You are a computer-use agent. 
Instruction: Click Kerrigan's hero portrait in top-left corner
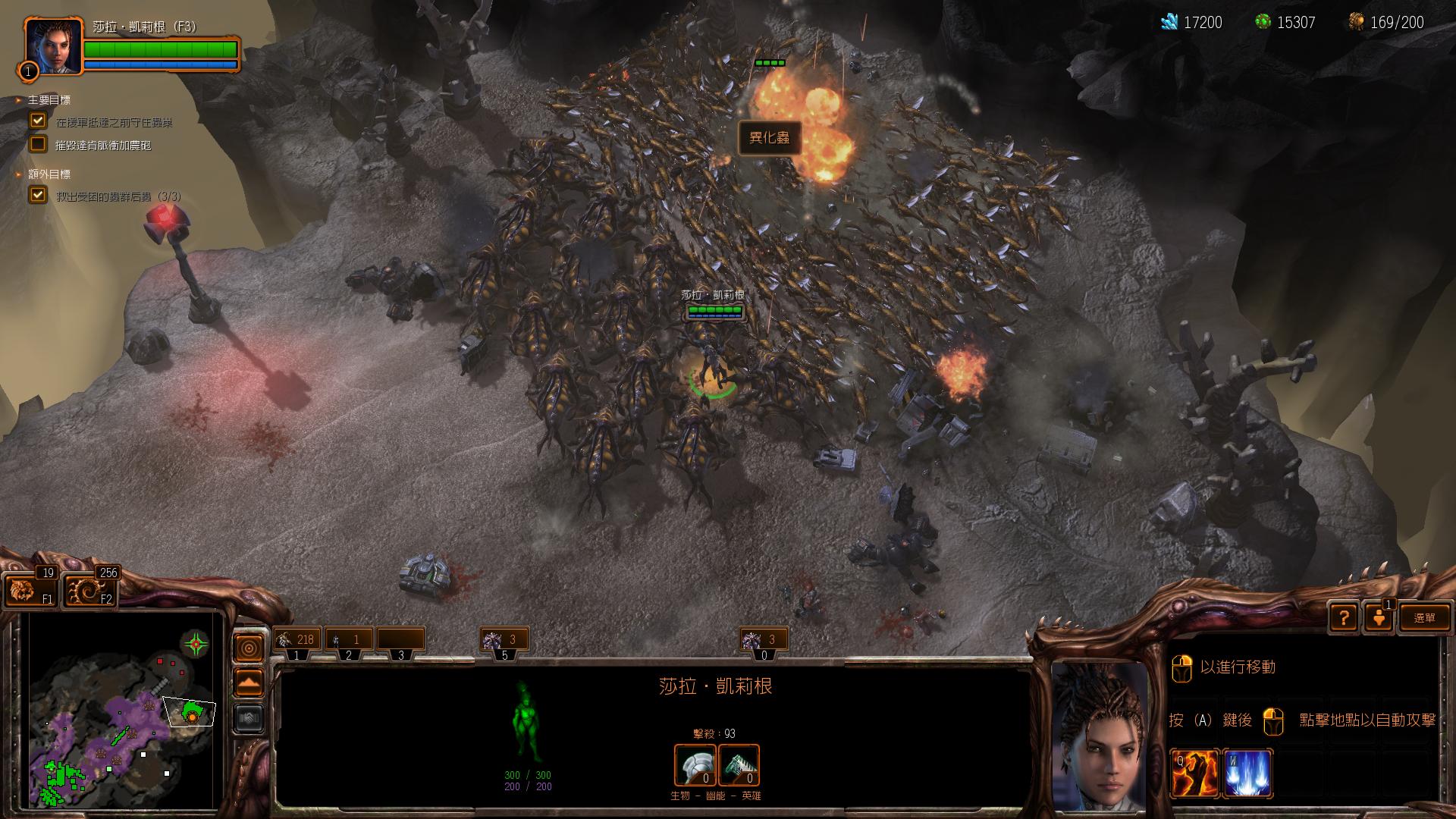pyautogui.click(x=52, y=47)
